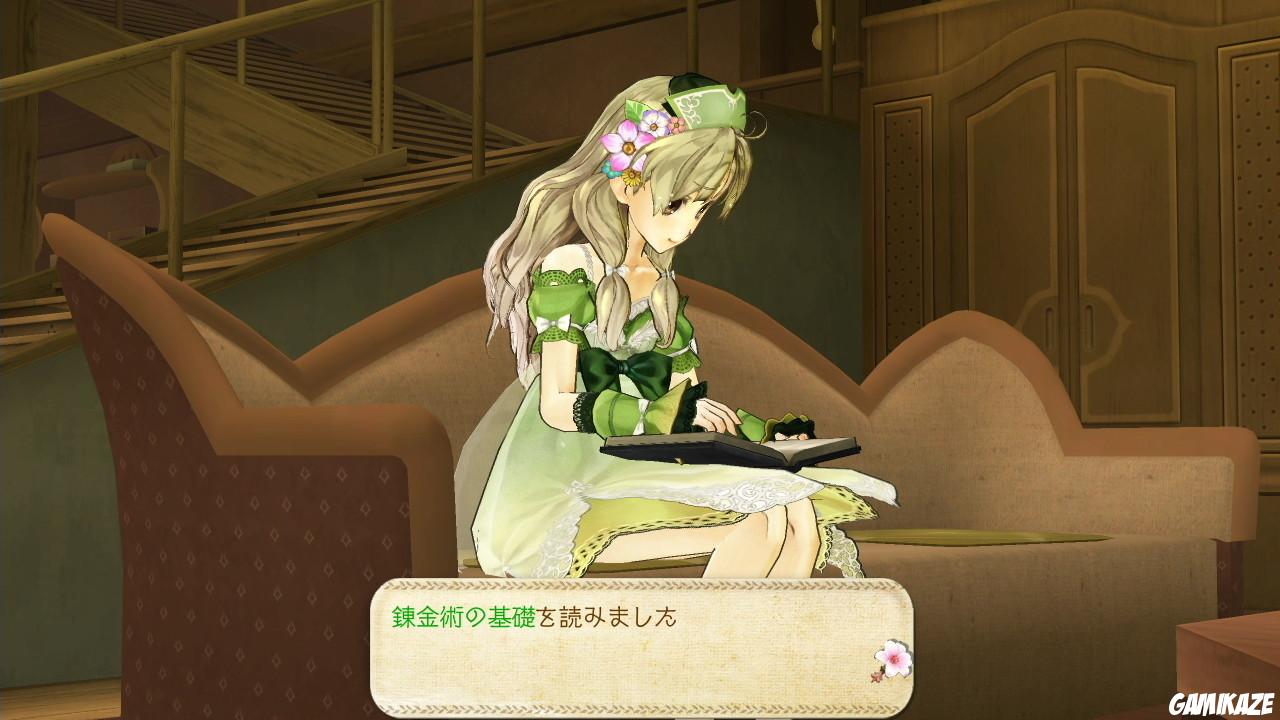Click the pink flower icon in dialogue box

pos(895,658)
